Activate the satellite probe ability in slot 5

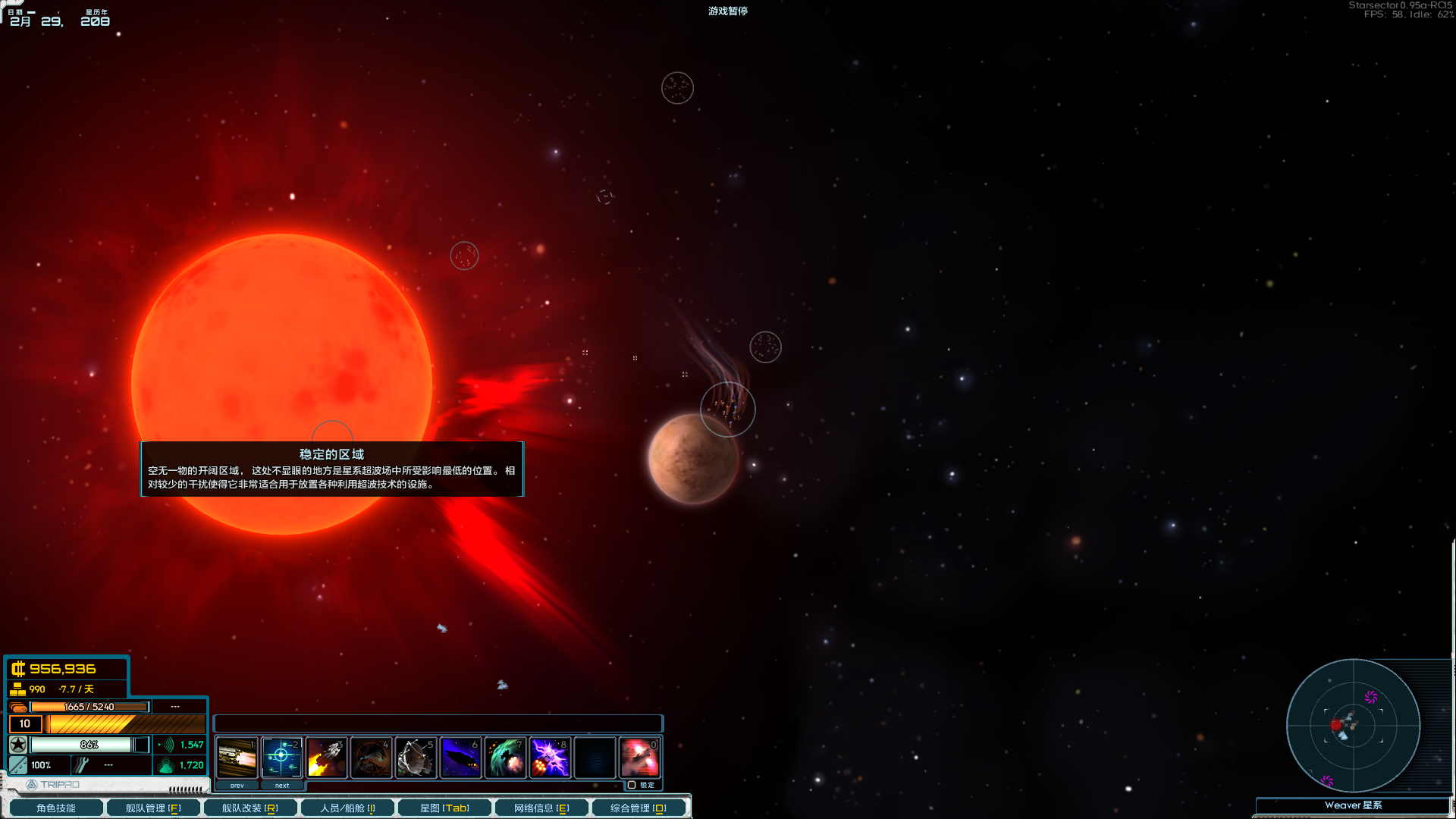tap(416, 757)
